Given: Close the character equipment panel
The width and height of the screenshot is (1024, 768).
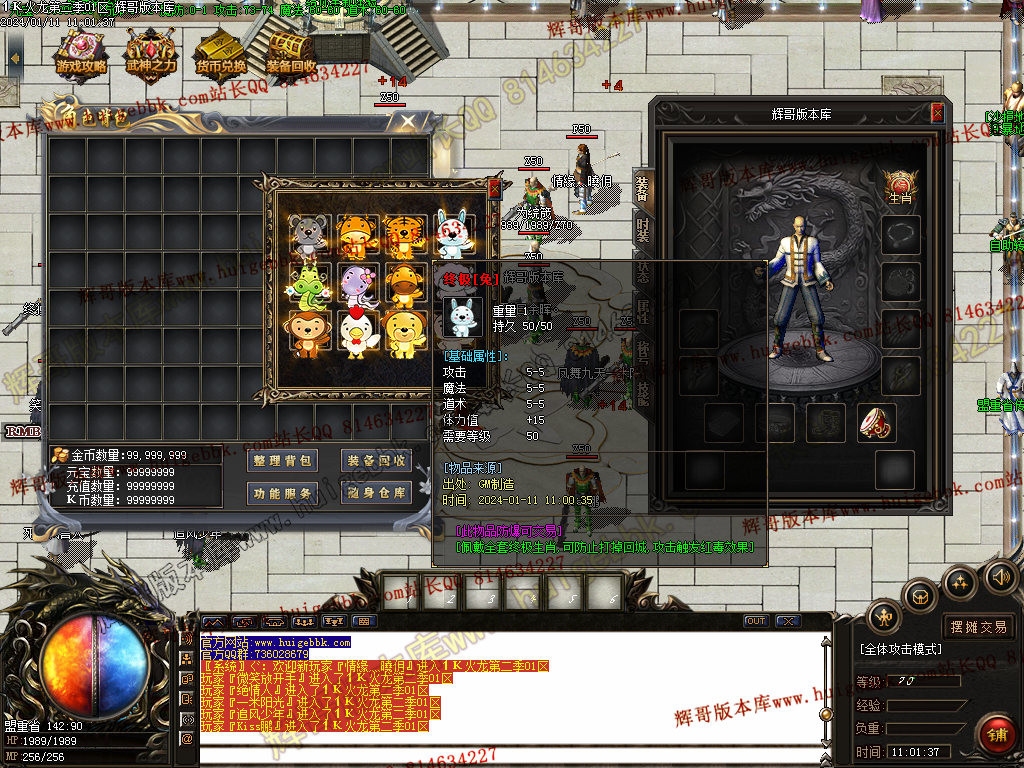Looking at the screenshot, I should 937,113.
